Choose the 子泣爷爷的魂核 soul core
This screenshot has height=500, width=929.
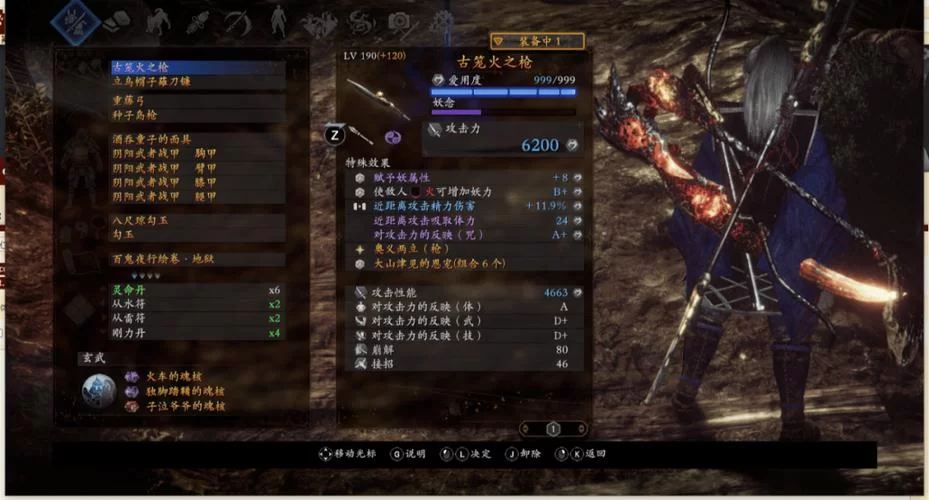click(186, 406)
